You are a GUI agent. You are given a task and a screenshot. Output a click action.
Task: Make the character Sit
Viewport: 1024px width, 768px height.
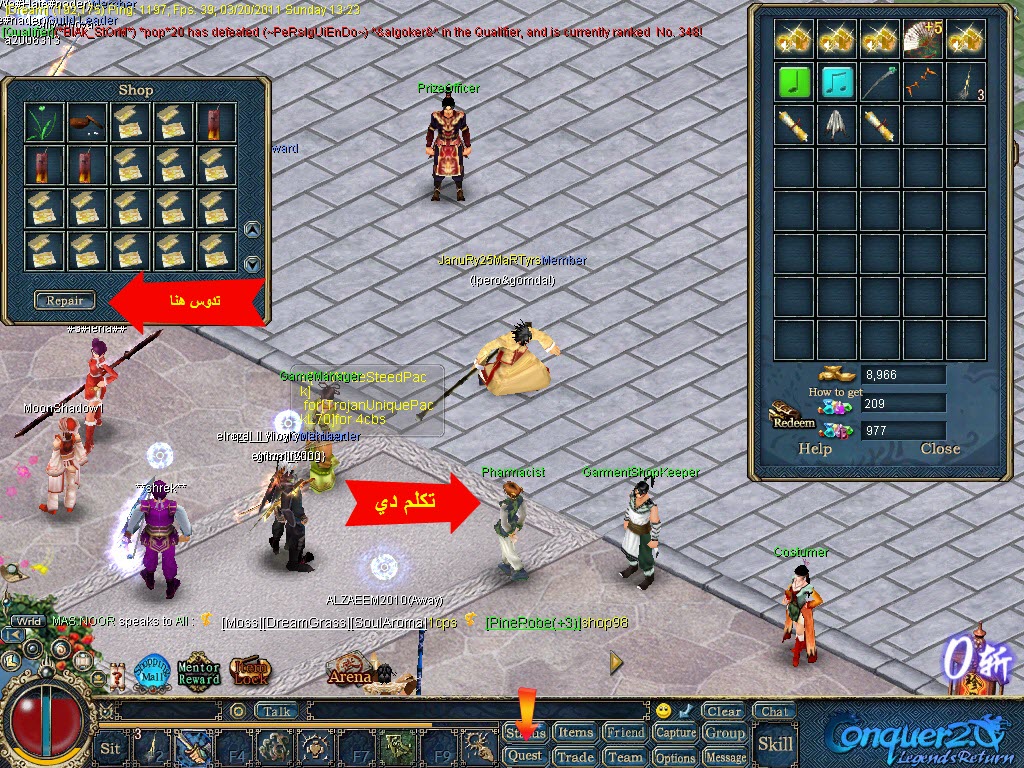click(x=111, y=747)
